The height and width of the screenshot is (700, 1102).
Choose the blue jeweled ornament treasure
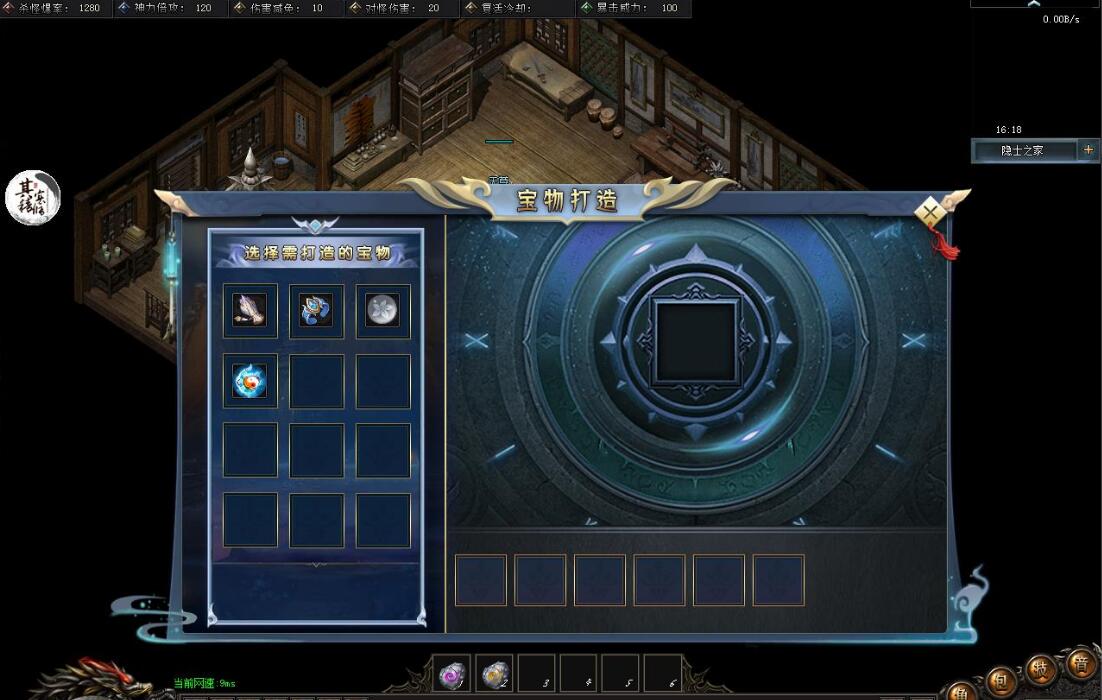tap(316, 311)
